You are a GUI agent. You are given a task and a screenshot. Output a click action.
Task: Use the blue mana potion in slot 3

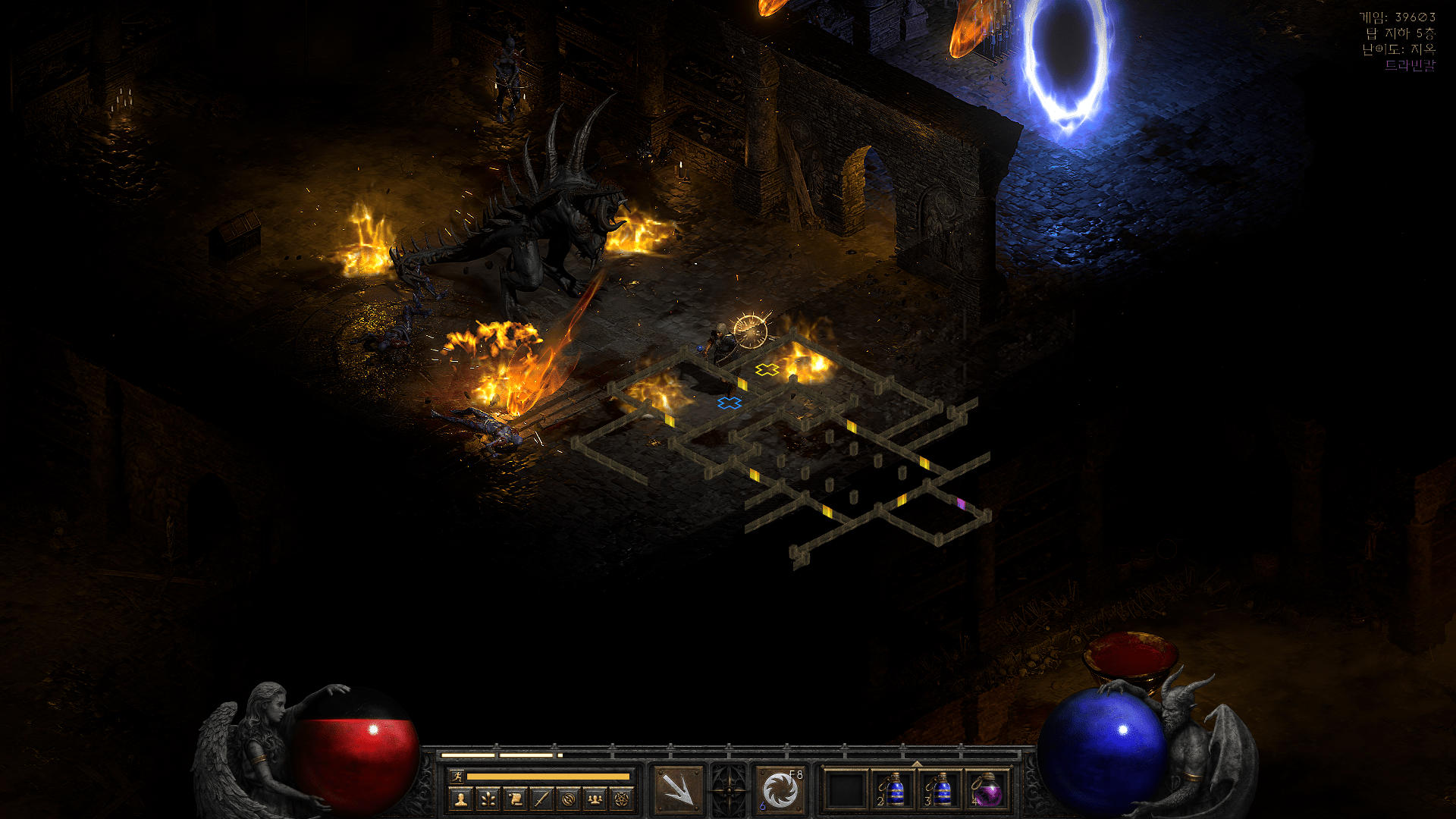(x=941, y=790)
